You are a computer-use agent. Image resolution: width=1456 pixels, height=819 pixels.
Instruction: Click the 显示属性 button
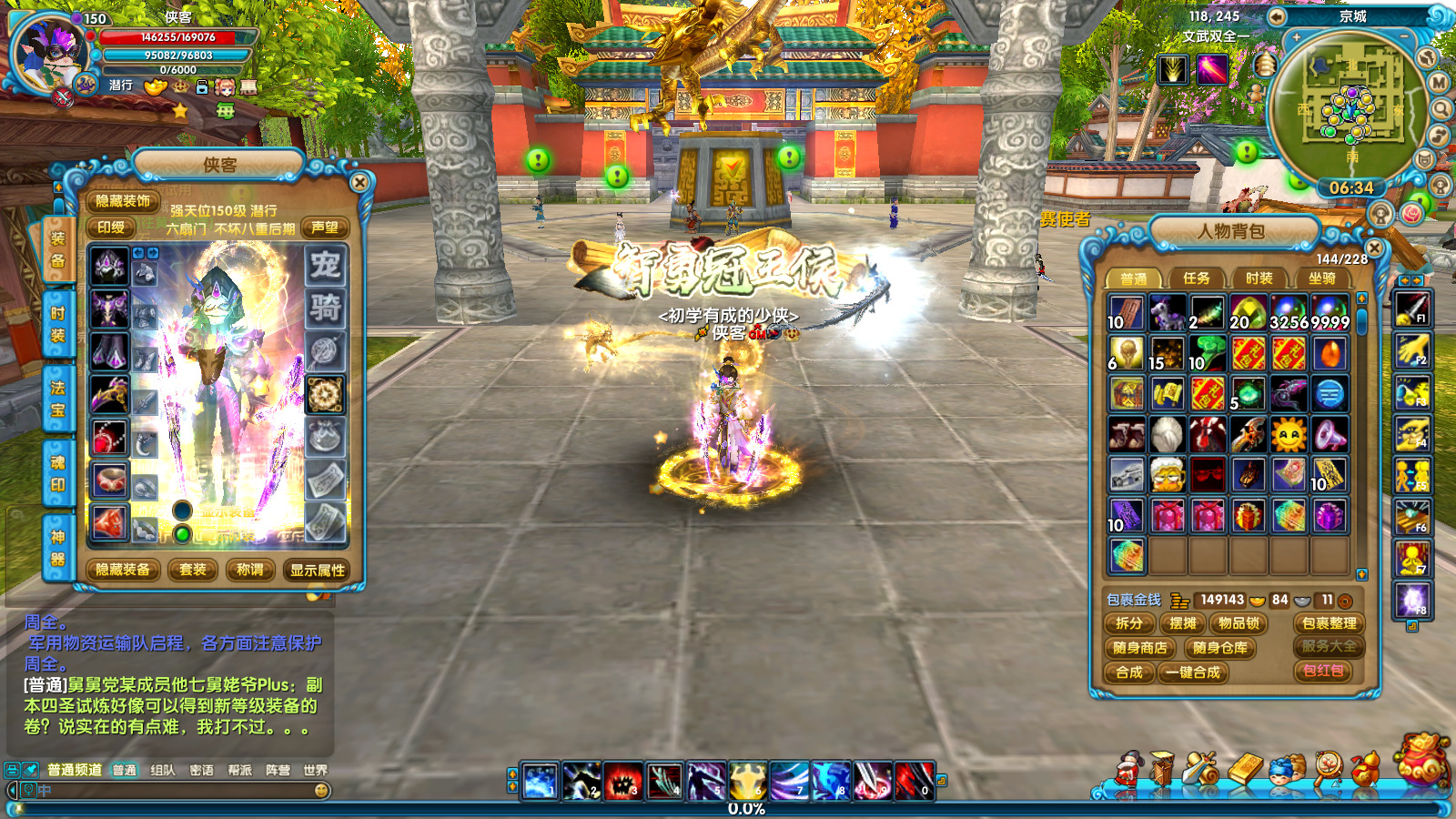point(318,571)
